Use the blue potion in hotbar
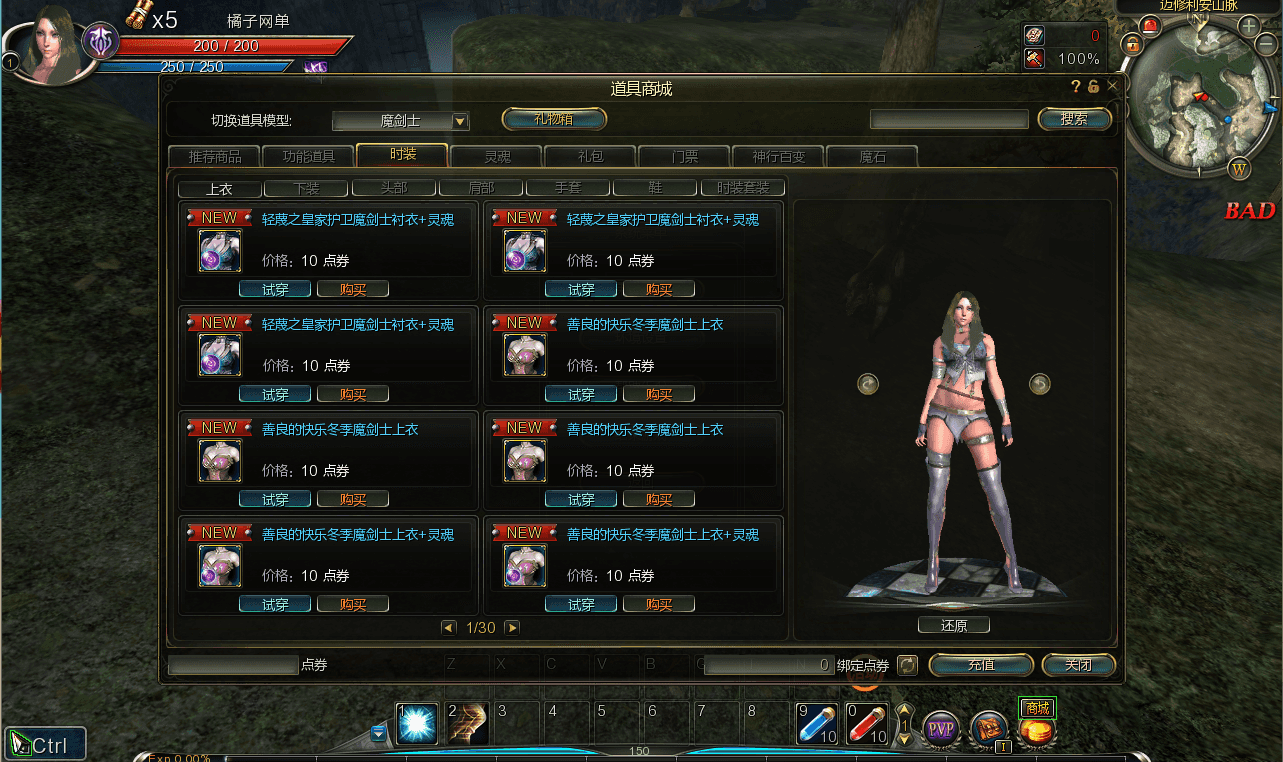This screenshot has width=1283, height=762. pos(817,724)
